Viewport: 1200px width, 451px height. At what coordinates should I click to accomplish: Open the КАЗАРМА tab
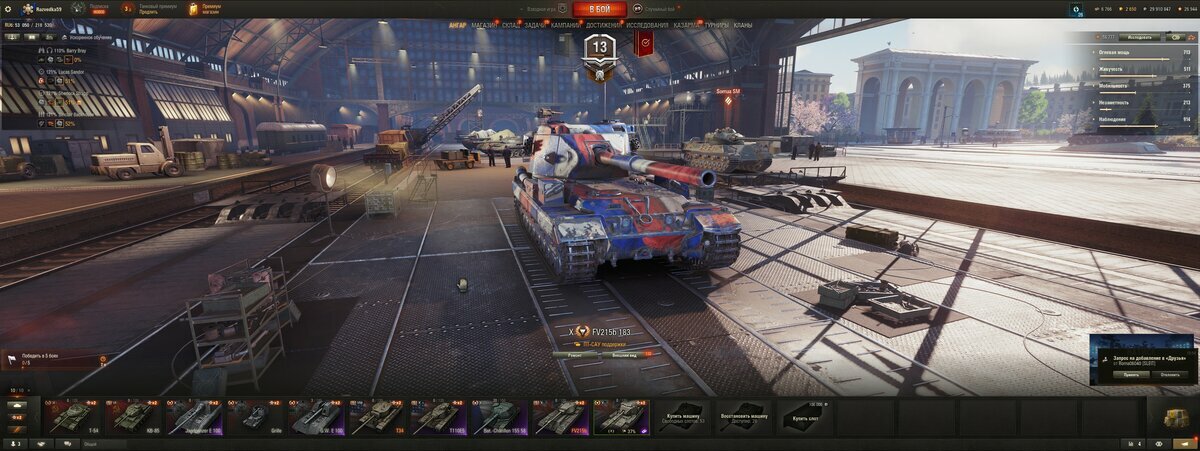point(687,25)
